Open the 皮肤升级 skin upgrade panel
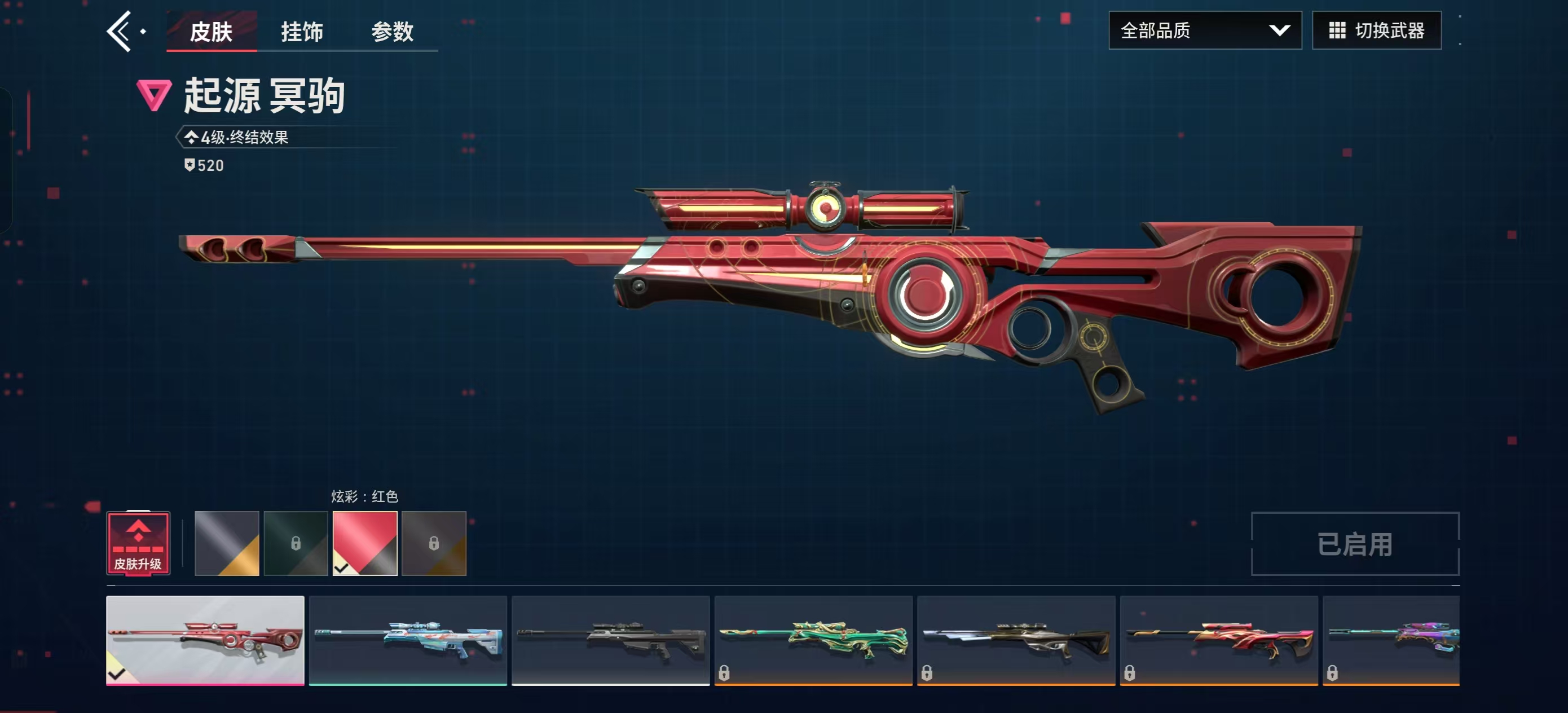The image size is (1568, 713). tap(138, 543)
